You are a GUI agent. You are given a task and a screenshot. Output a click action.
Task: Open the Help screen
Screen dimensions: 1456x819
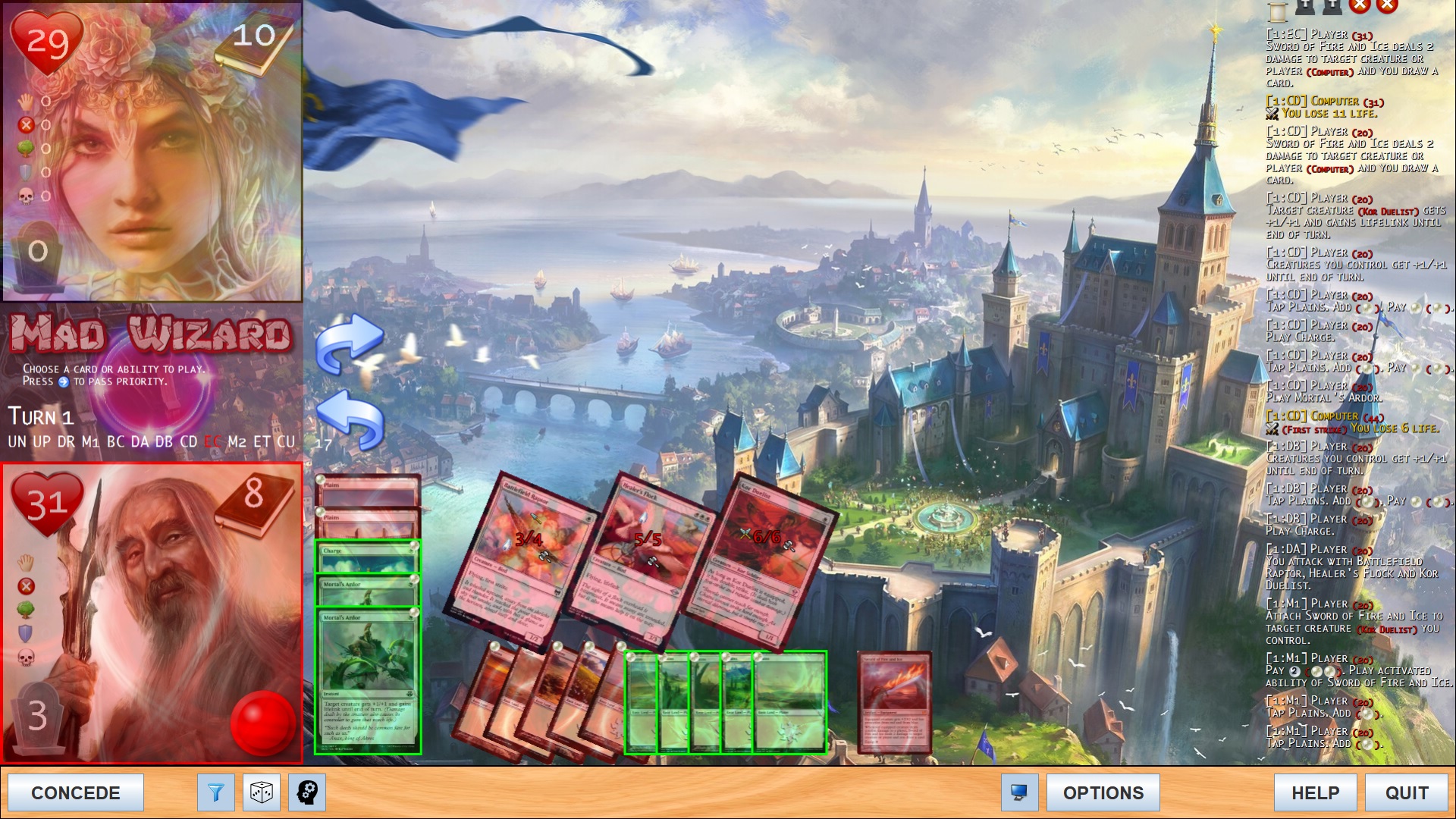pos(1315,792)
